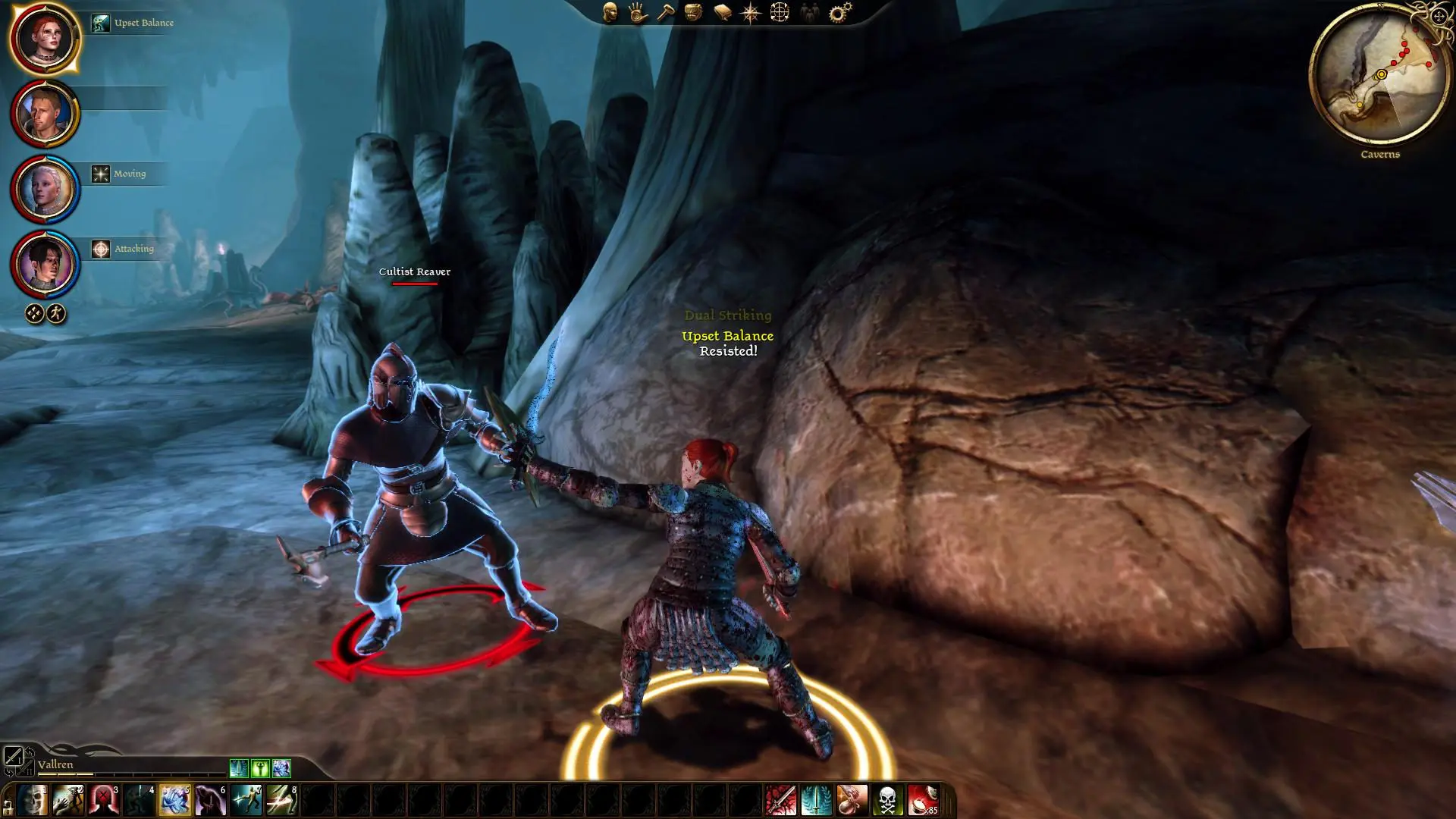Trigger the blue swirl ability in slot 5
Image resolution: width=1456 pixels, height=819 pixels.
(x=175, y=800)
